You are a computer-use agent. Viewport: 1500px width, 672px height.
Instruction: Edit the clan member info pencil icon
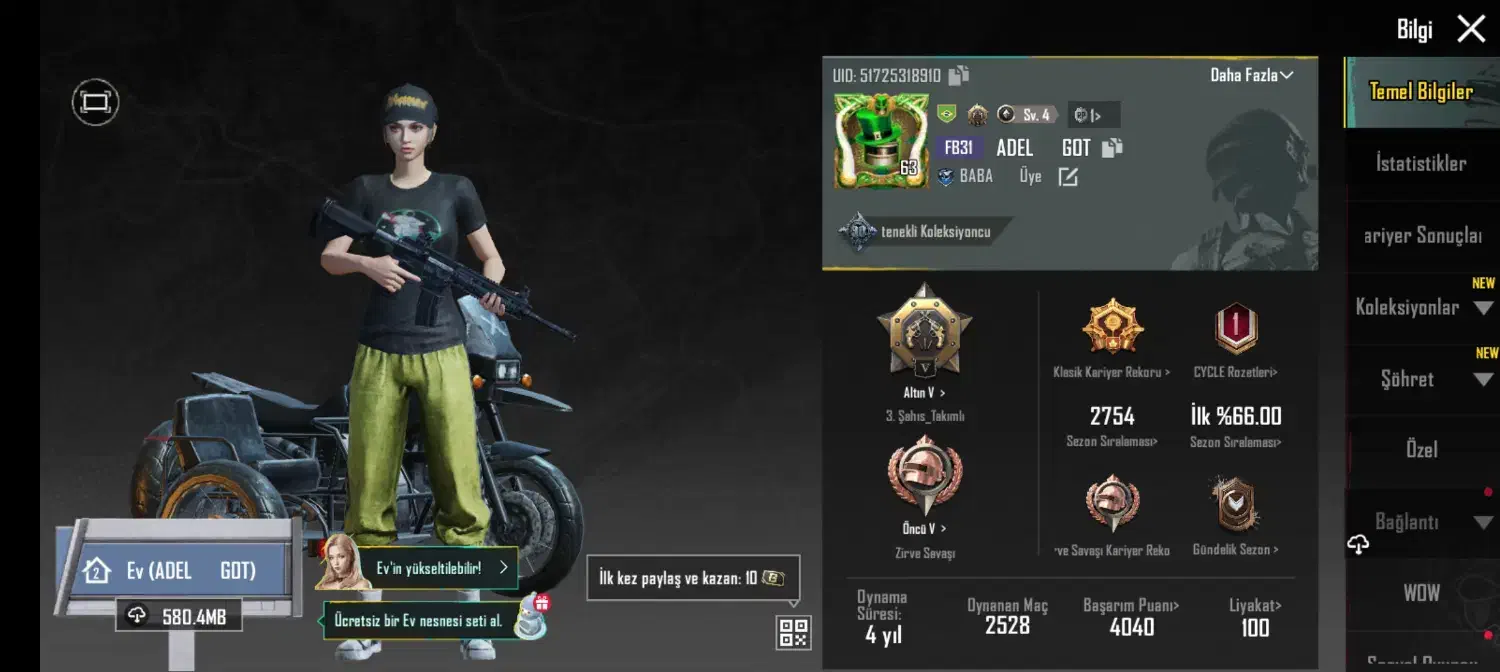(1068, 177)
